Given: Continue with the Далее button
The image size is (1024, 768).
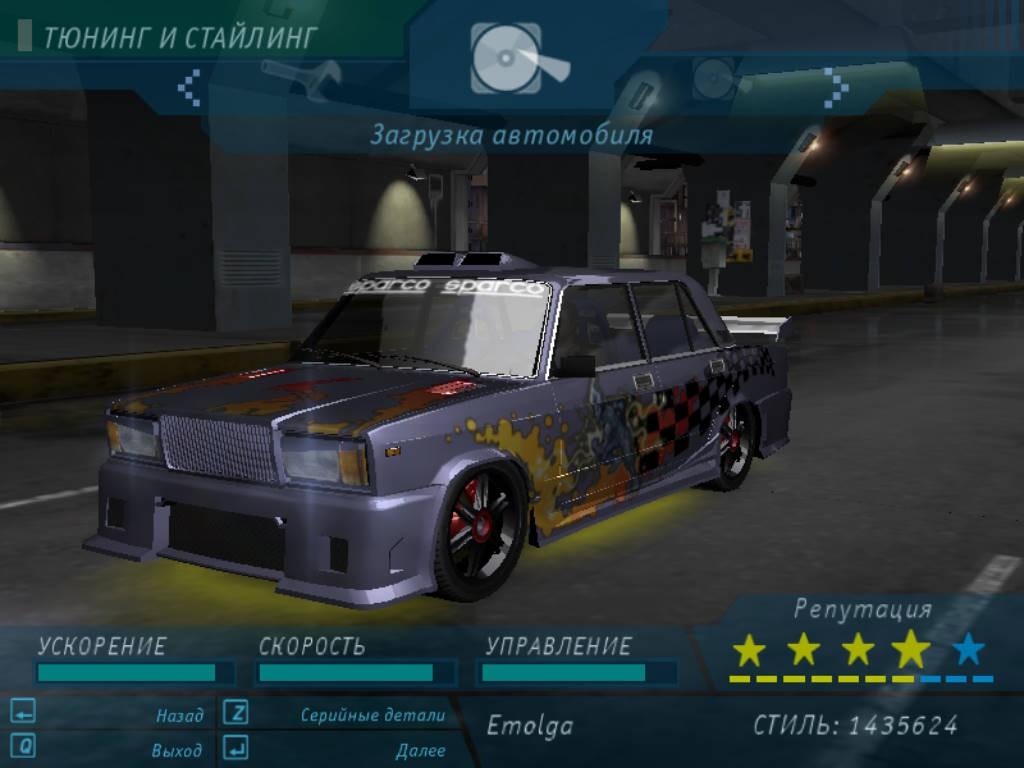Looking at the screenshot, I should (x=420, y=749).
